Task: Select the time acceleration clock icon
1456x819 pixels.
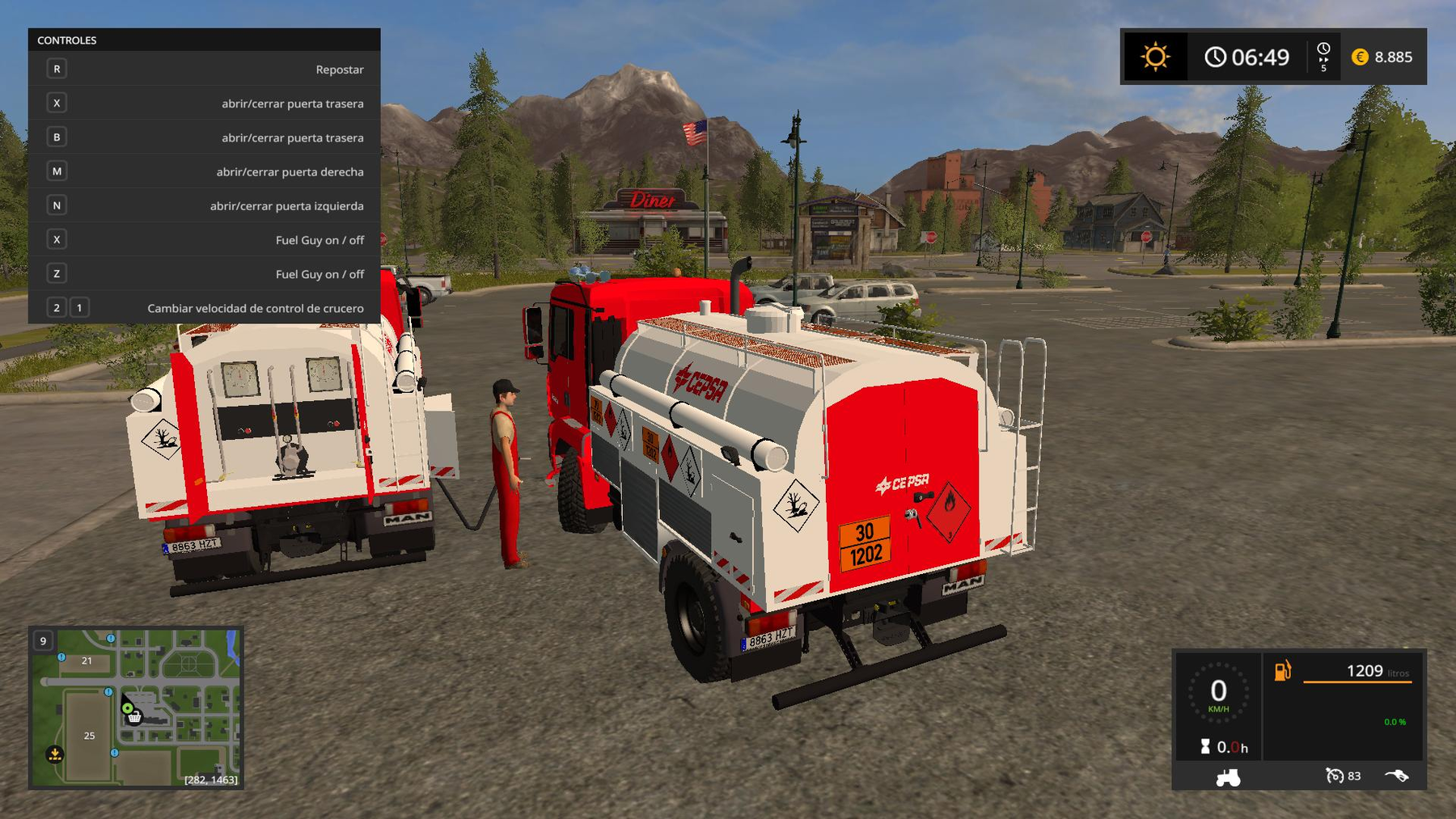Action: [1323, 57]
